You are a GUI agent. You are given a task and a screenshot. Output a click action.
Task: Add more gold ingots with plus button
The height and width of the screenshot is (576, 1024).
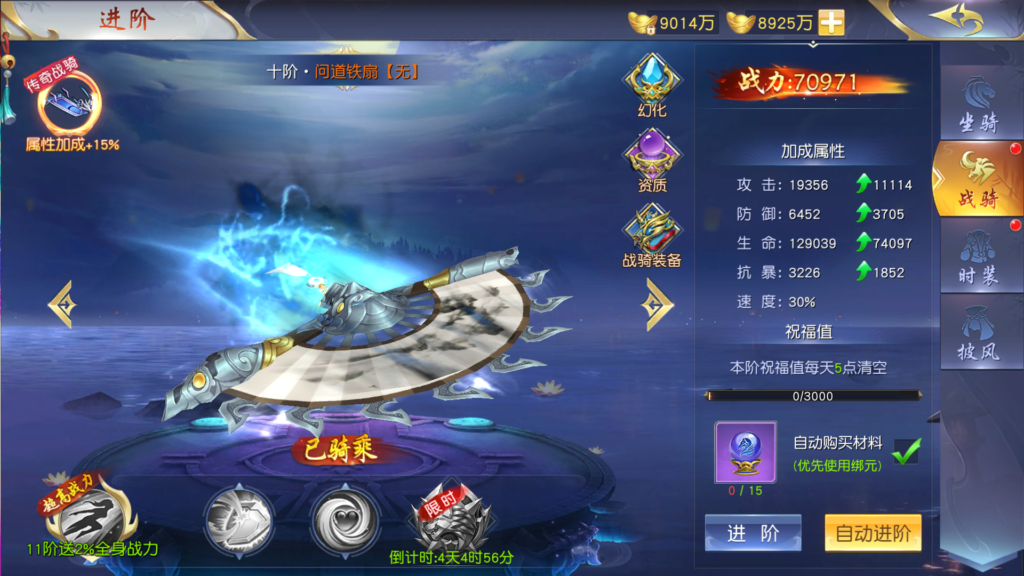[831, 22]
